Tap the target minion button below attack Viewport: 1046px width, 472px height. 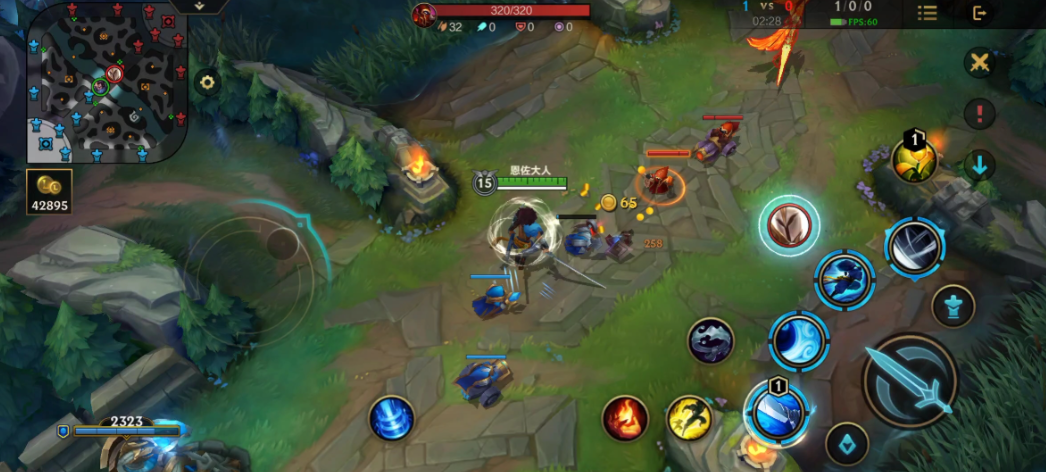846,443
